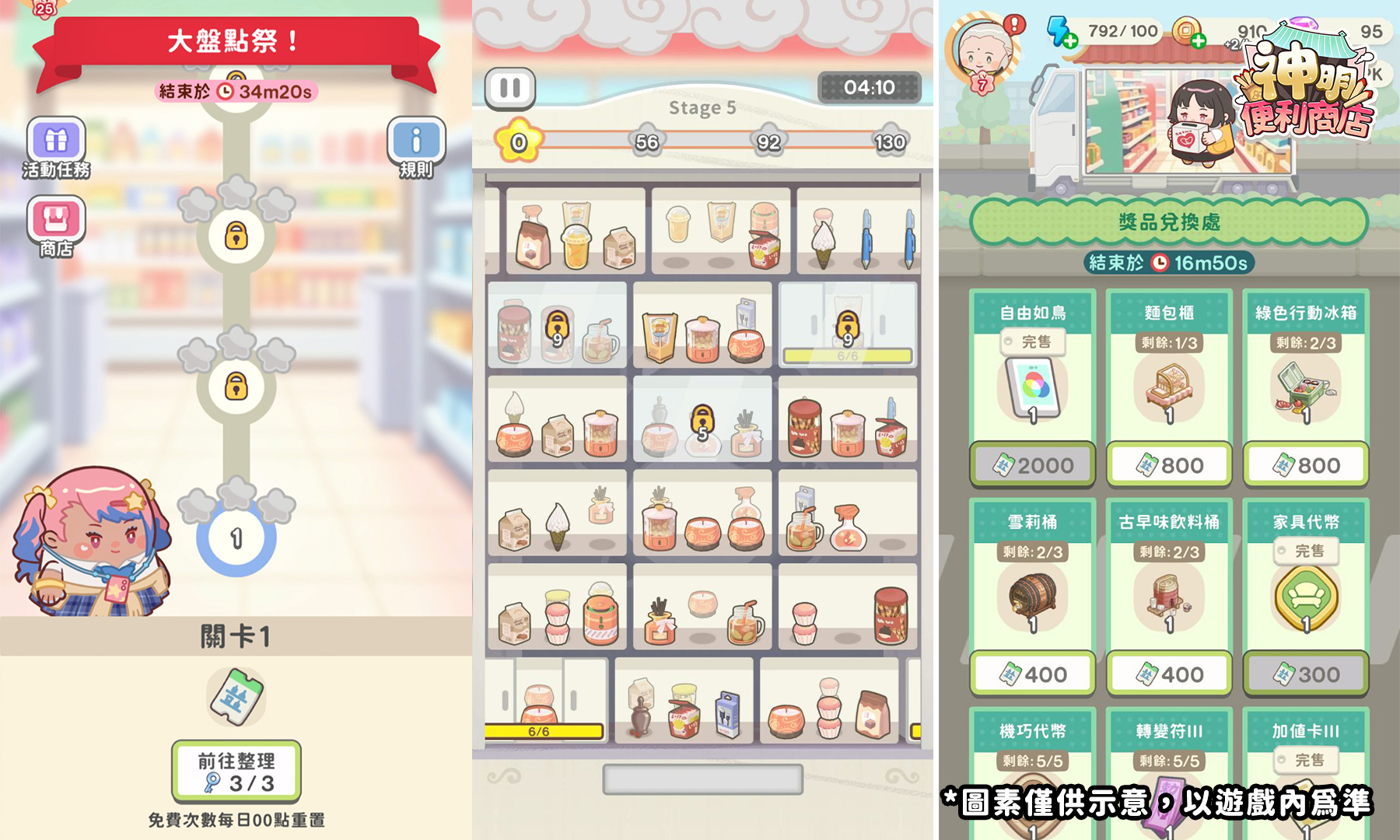Screen dimensions: 1400x840
Task: Add coins with the coin plus button
Action: [x=1198, y=40]
